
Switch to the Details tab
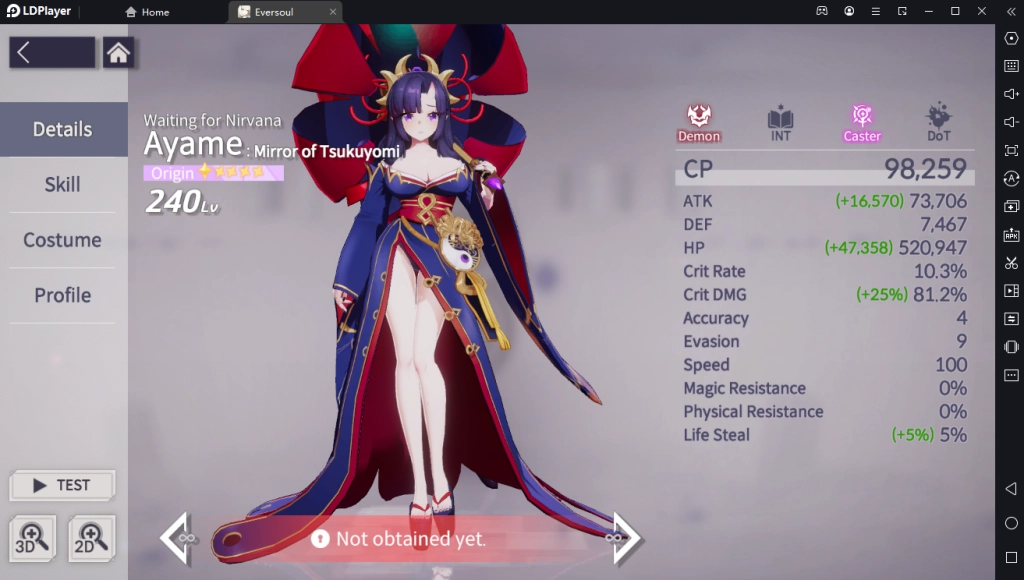(63, 129)
